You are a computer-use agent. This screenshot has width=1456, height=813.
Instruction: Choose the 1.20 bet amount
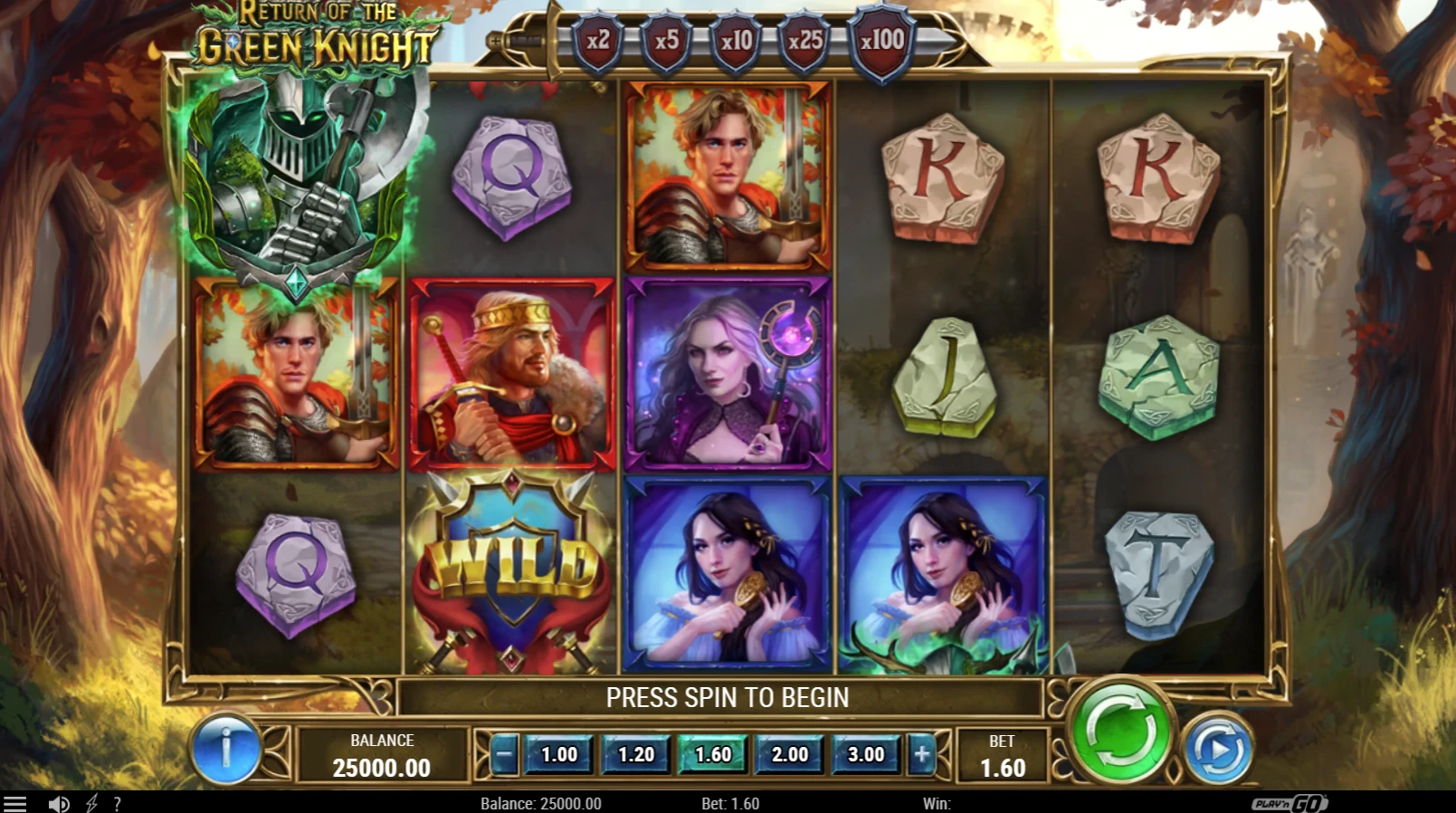click(635, 754)
